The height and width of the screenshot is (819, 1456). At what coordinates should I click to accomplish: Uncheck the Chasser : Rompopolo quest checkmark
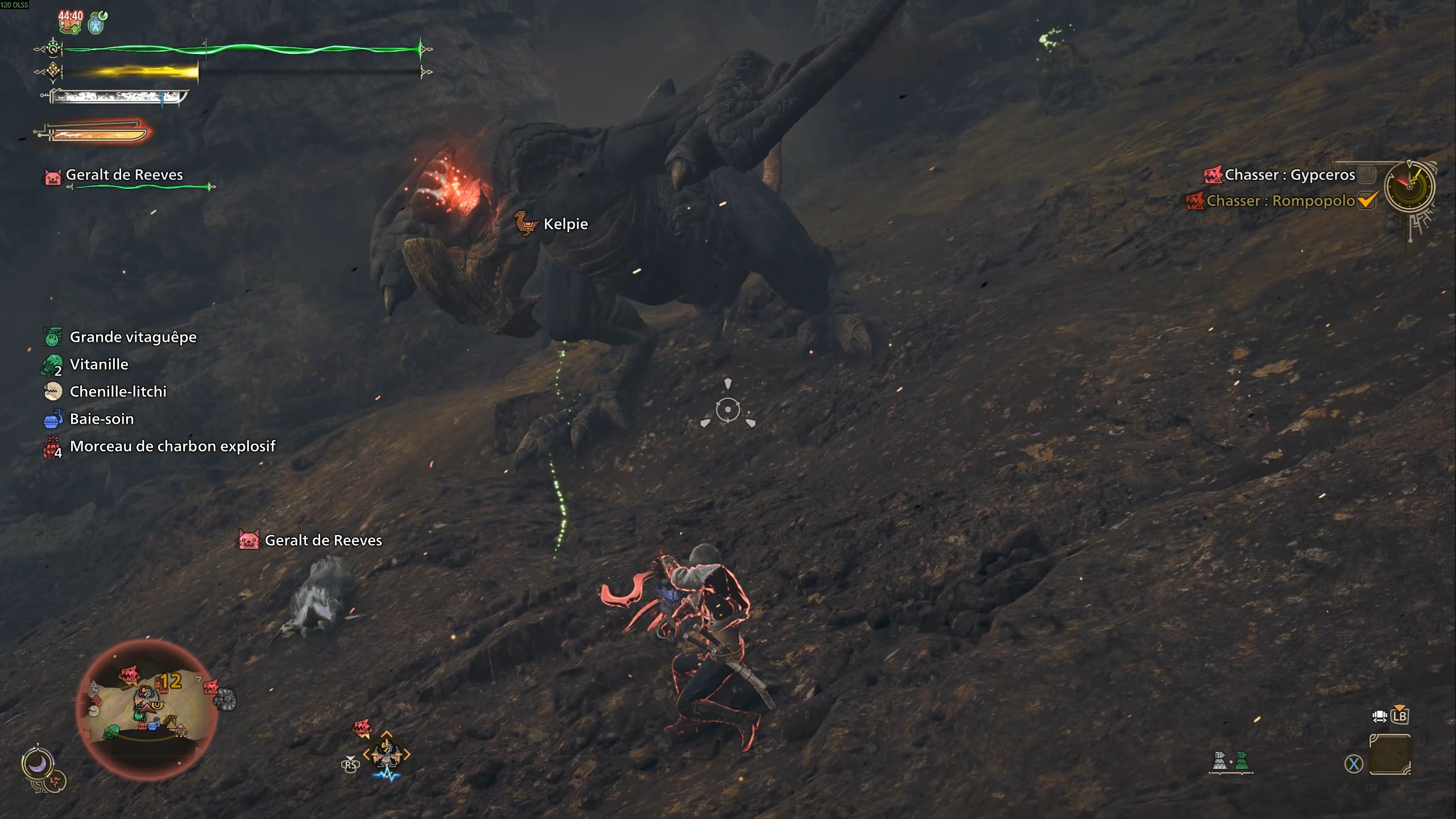point(1367,200)
